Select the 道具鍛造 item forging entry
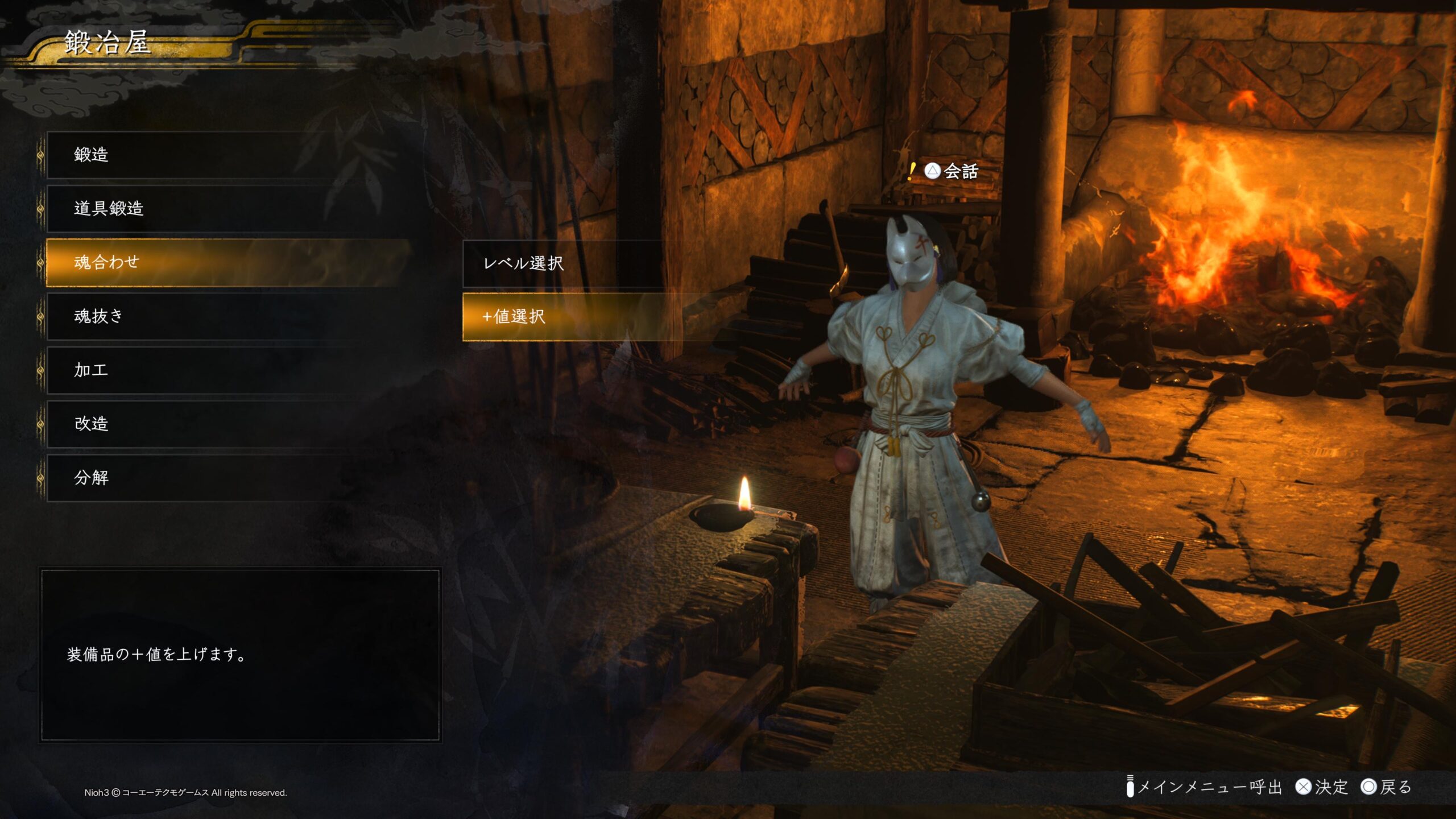Viewport: 1456px width, 819px height. [x=227, y=208]
